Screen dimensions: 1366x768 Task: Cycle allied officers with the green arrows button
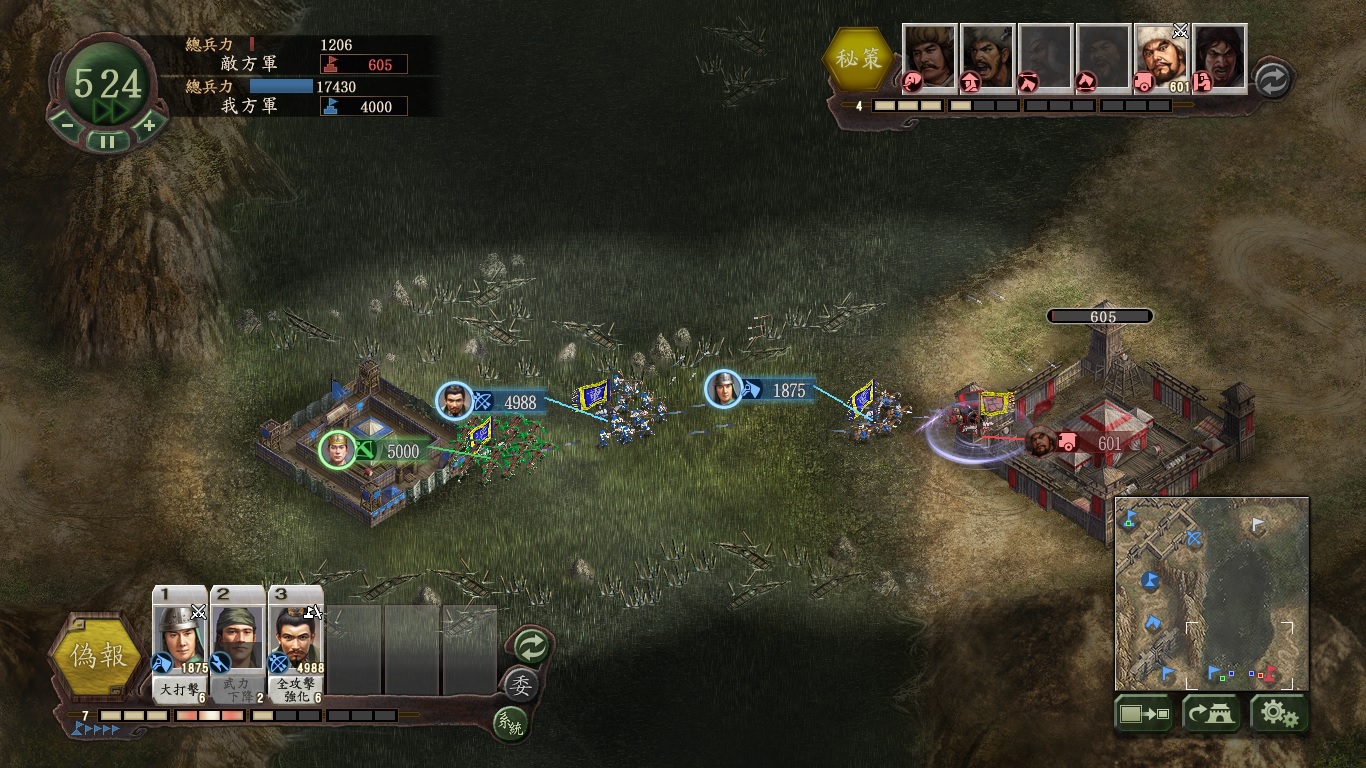[x=530, y=646]
